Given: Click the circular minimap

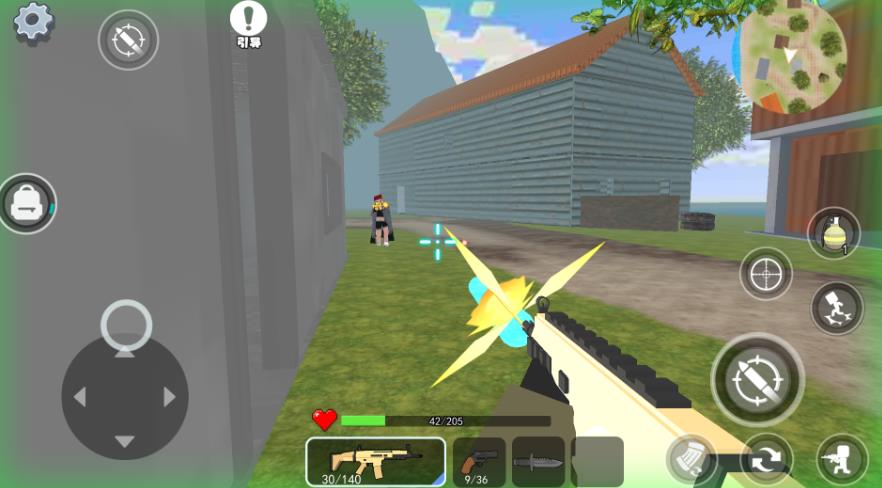Looking at the screenshot, I should click(792, 56).
